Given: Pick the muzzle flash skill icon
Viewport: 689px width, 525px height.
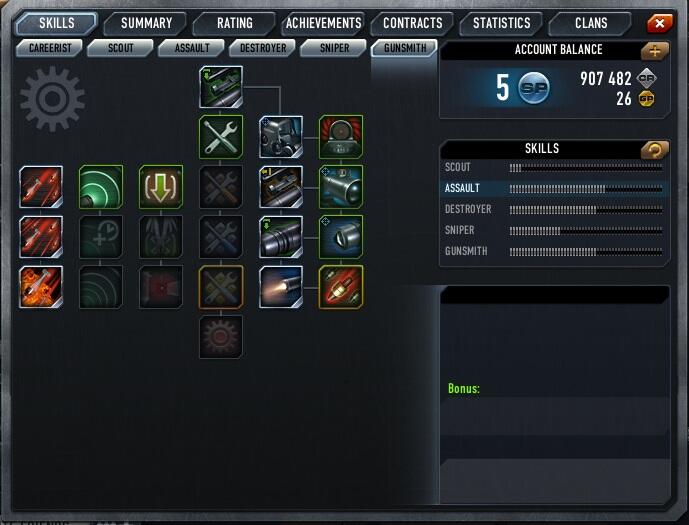Looking at the screenshot, I should (x=281, y=286).
